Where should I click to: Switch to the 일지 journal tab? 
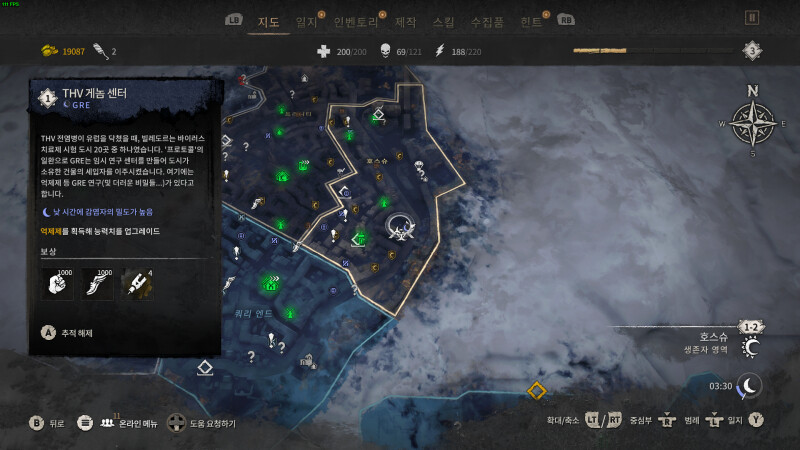click(x=308, y=21)
